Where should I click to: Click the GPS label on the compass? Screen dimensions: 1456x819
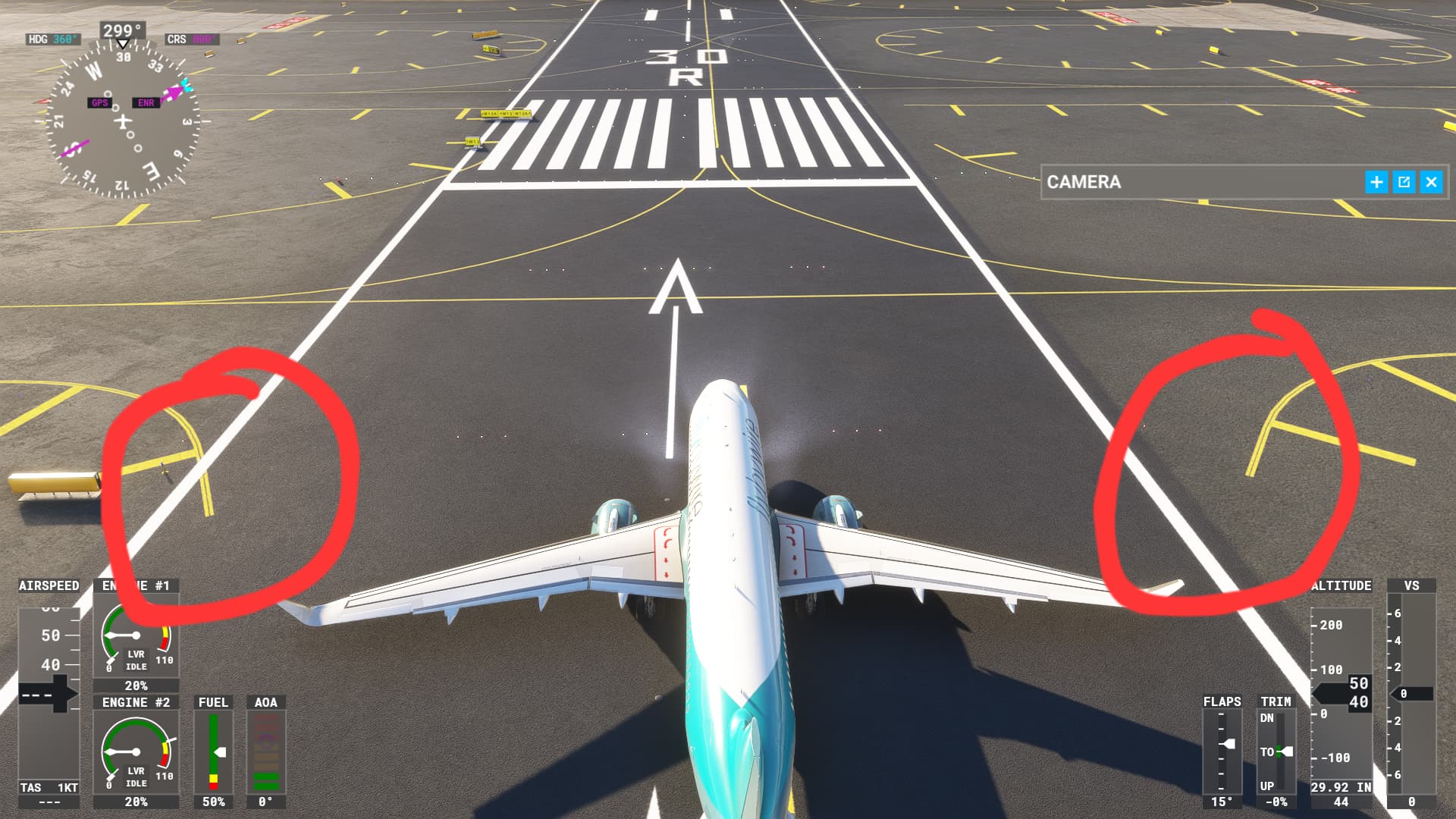pos(98,102)
